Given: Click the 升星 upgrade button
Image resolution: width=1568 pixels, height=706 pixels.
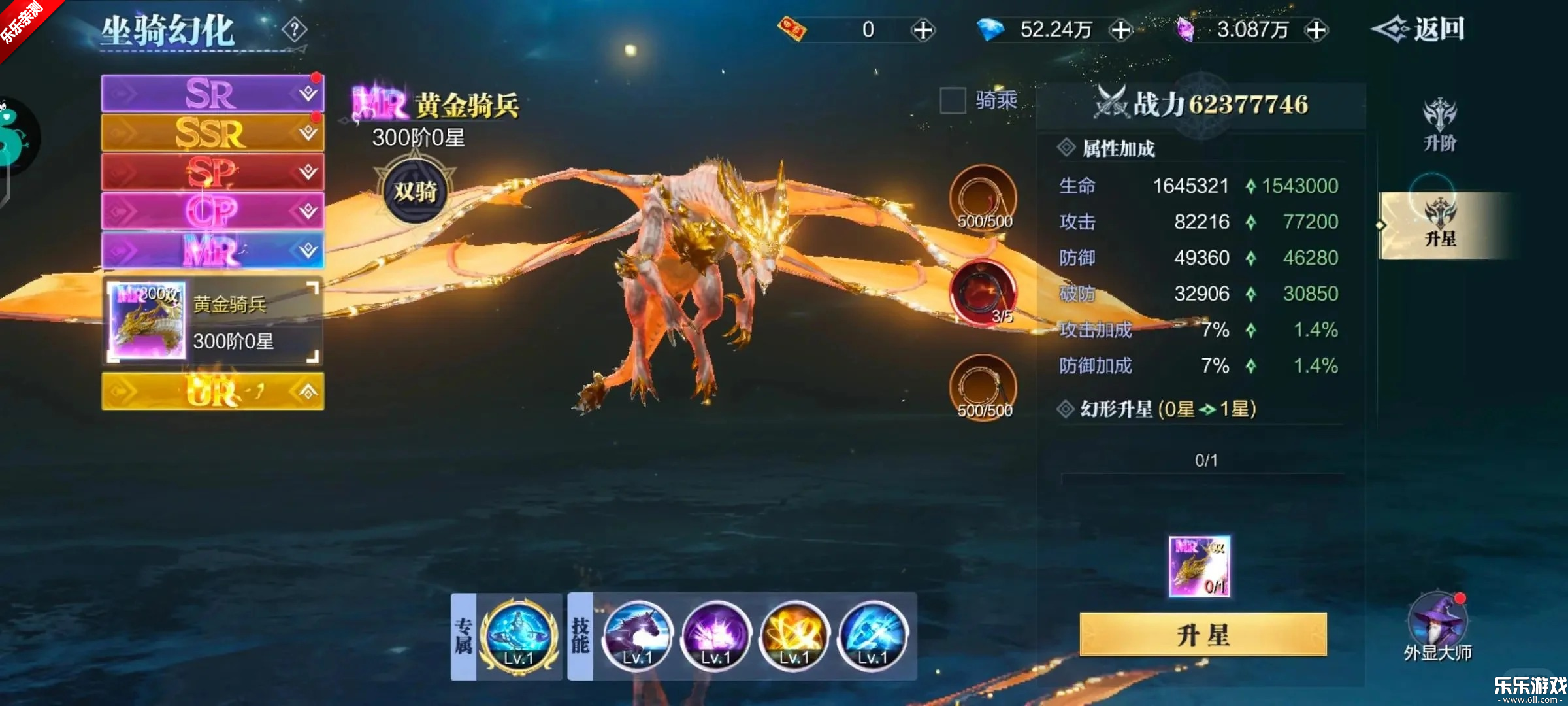Looking at the screenshot, I should tap(1203, 634).
